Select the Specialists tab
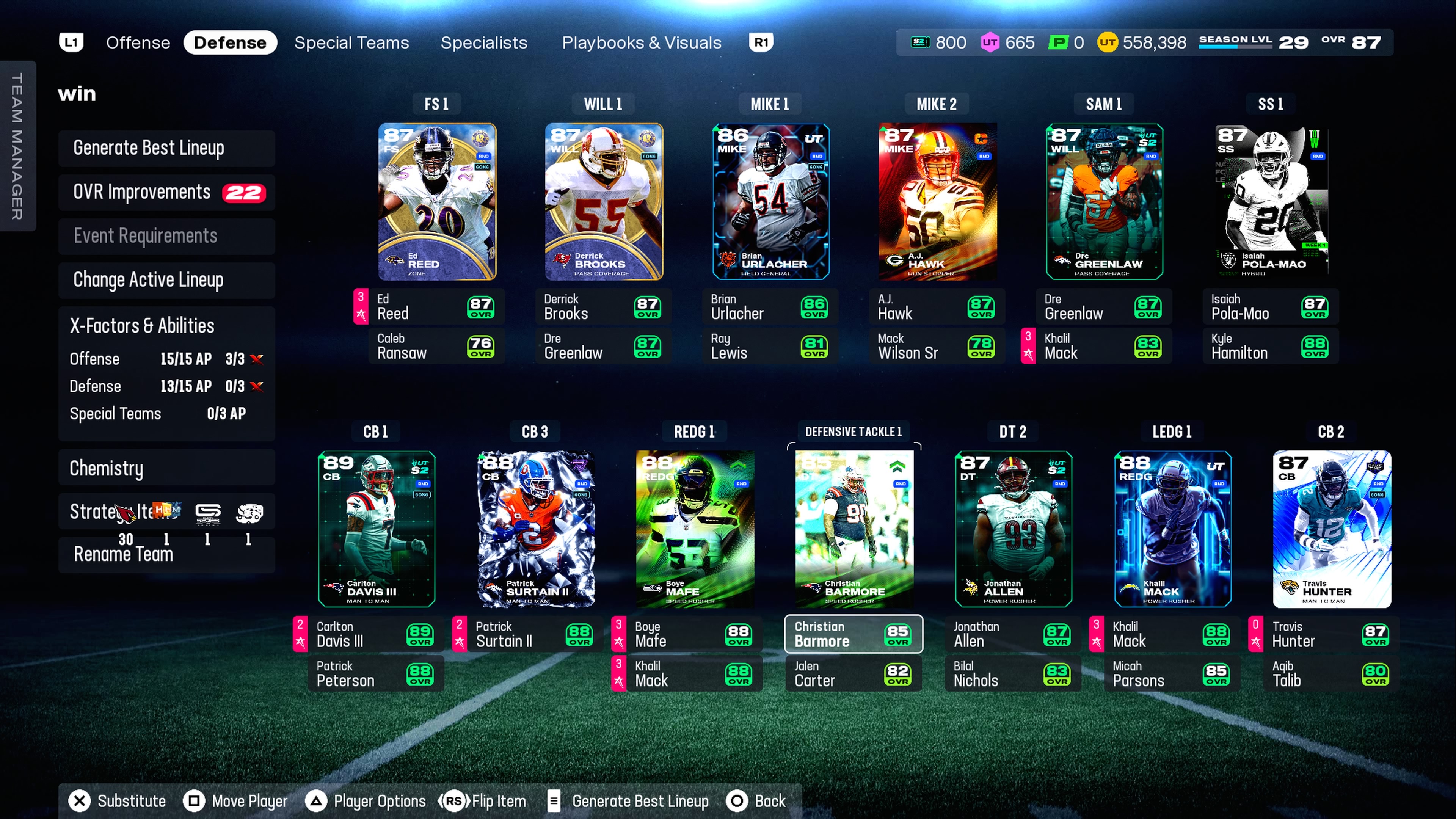This screenshot has width=1456, height=819. point(483,43)
